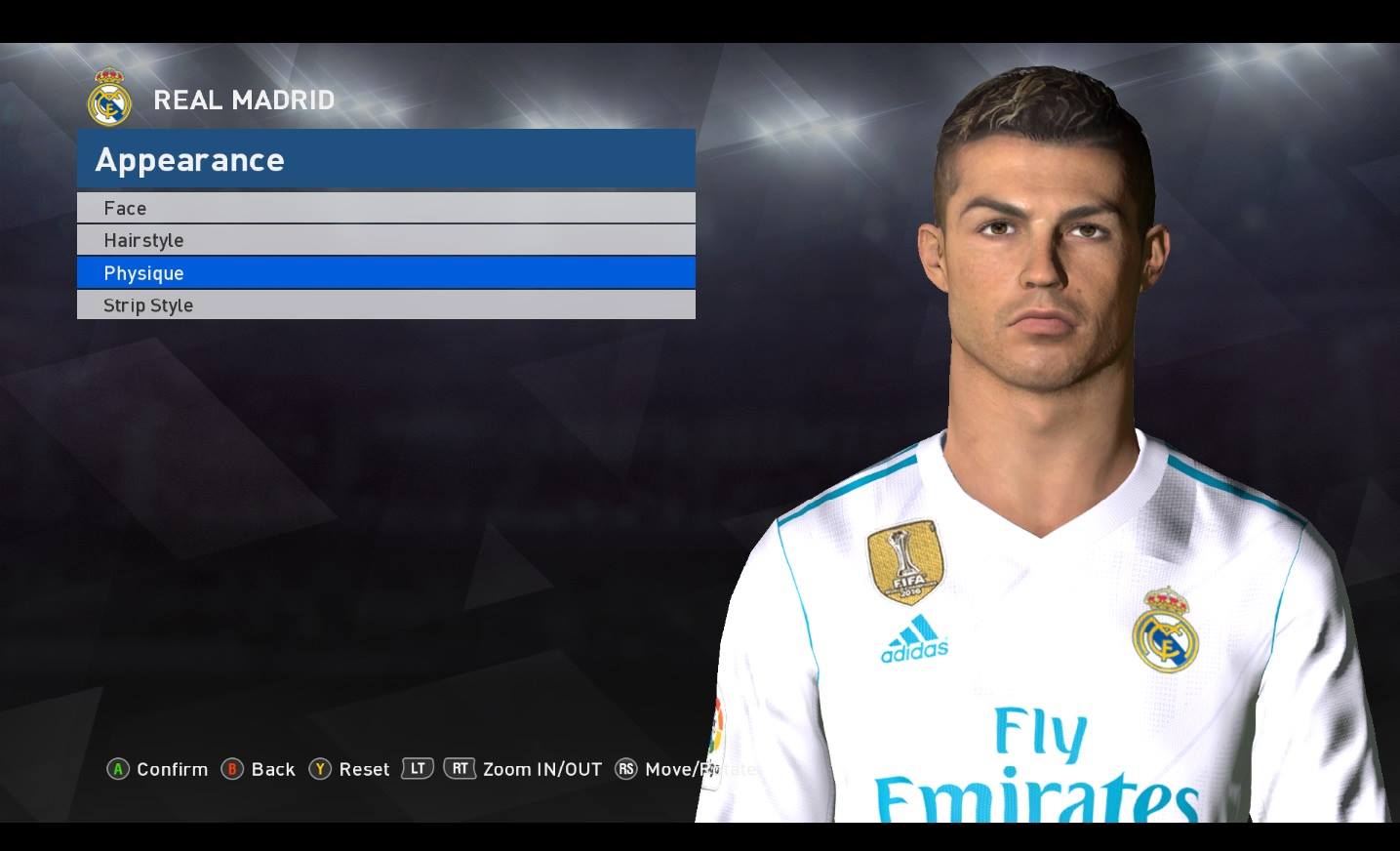Click the A Confirm button icon
The width and height of the screenshot is (1400, 851).
pos(117,769)
